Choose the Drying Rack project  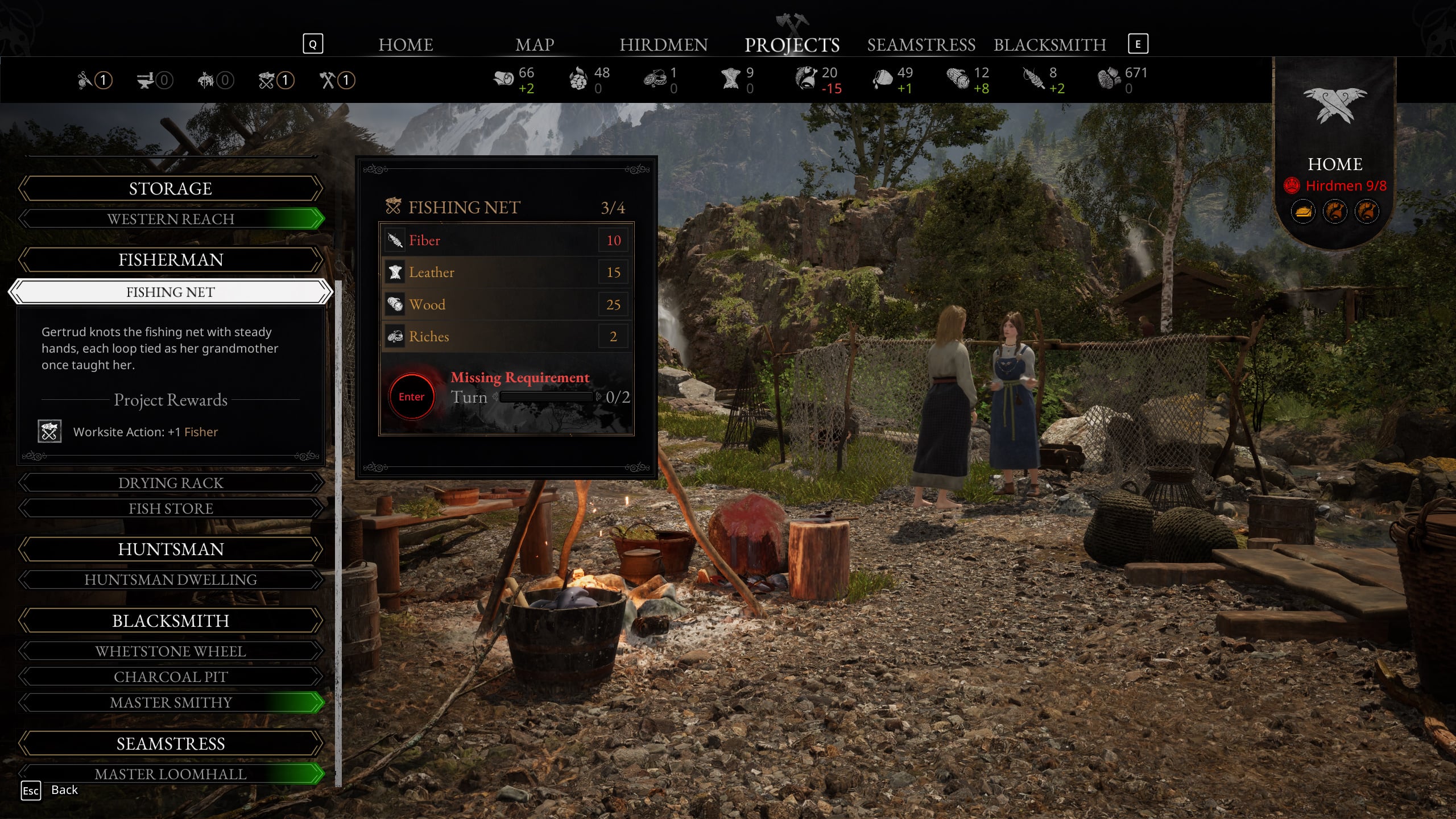[171, 483]
